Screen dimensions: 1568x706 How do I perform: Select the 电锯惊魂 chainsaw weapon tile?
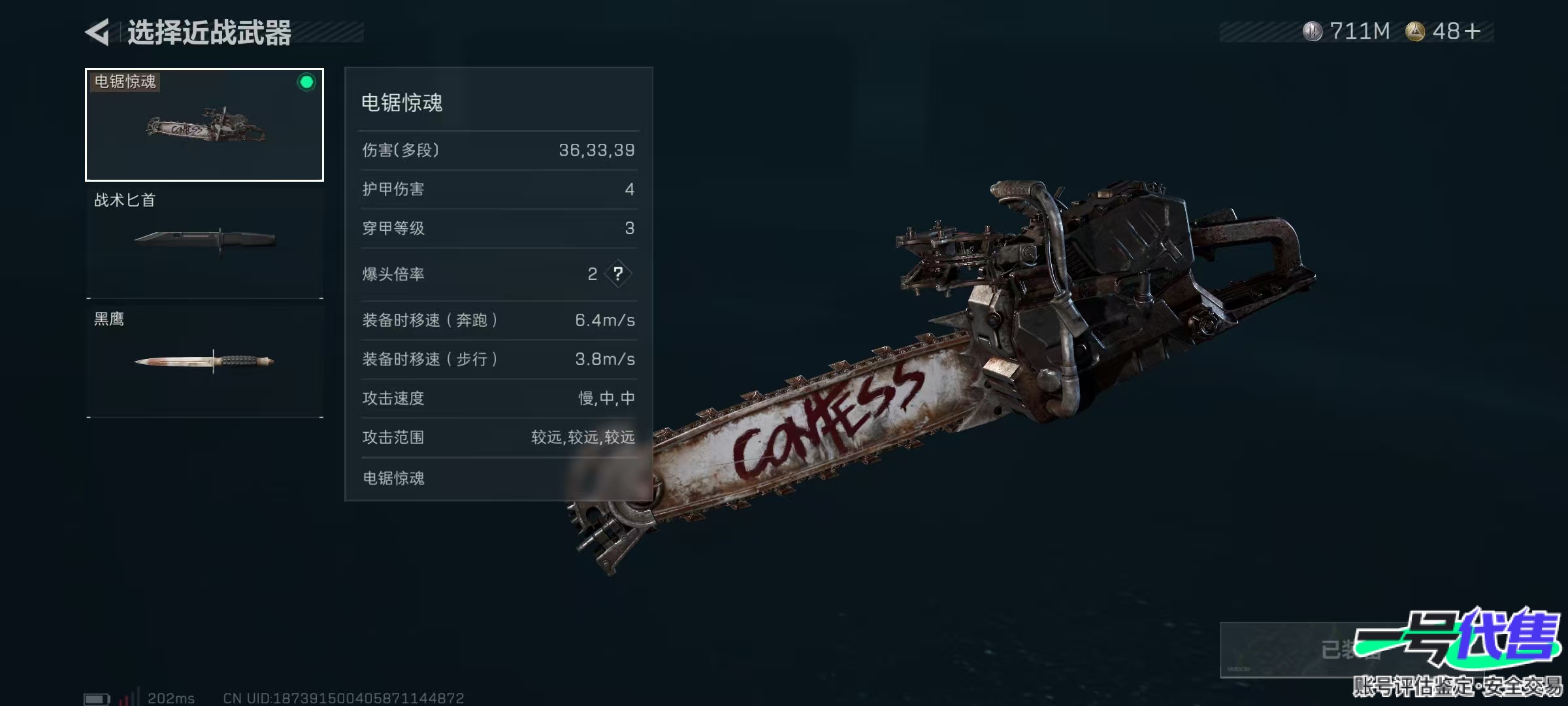[x=204, y=125]
